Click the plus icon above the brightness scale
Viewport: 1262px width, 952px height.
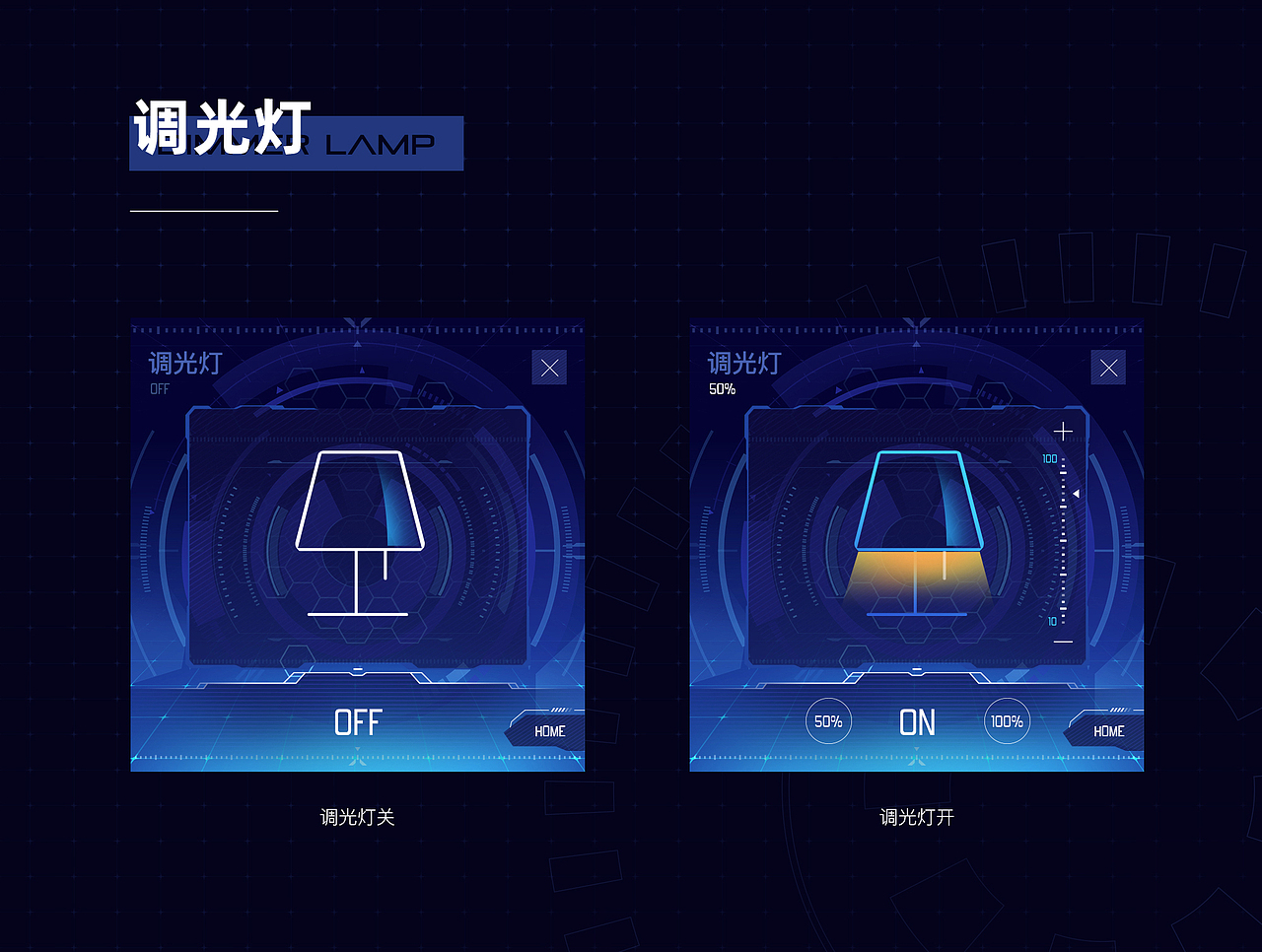coord(1063,431)
